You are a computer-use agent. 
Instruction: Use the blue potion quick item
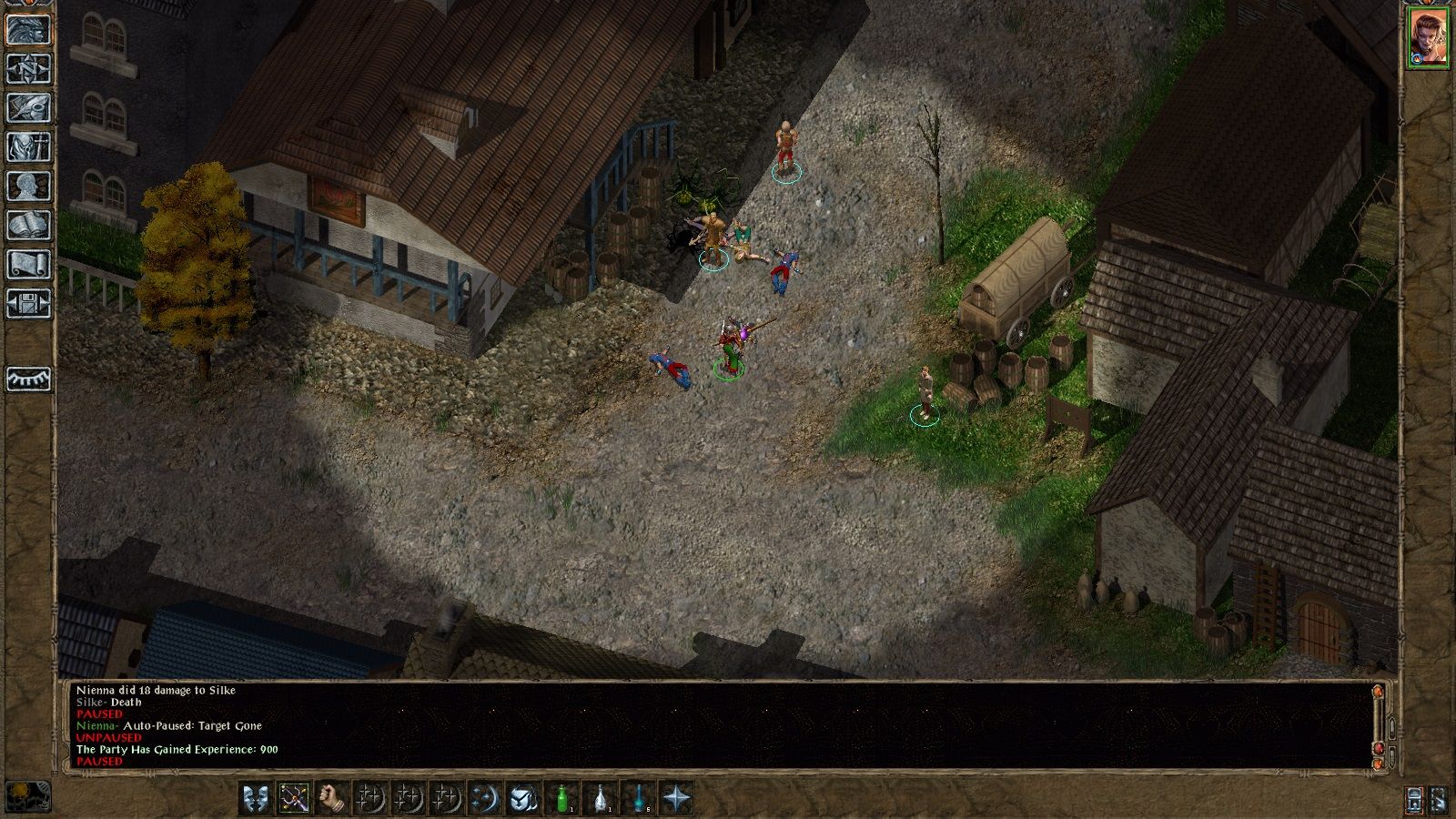pos(637,798)
